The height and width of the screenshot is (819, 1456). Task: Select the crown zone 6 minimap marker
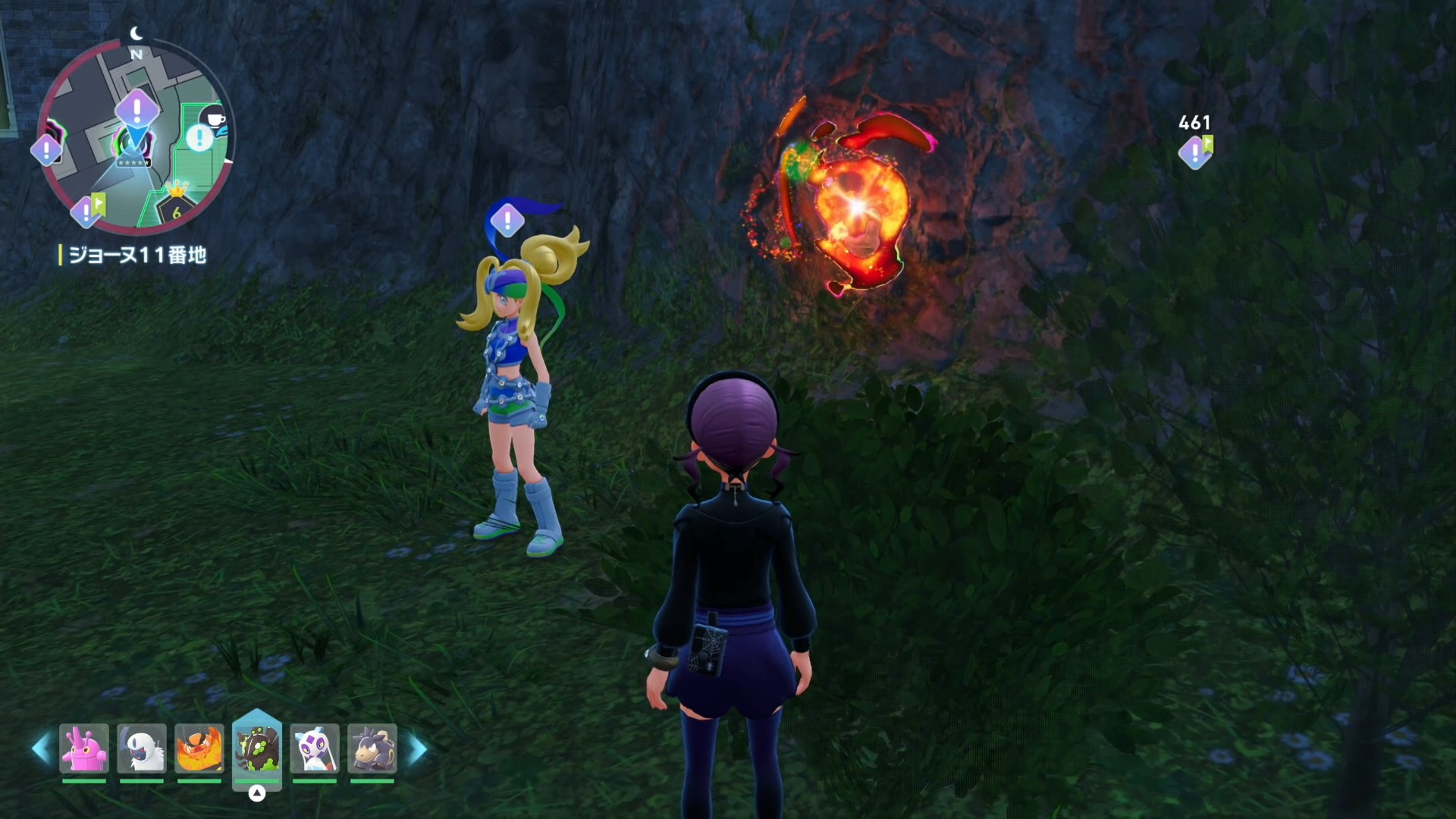pyautogui.click(x=176, y=205)
